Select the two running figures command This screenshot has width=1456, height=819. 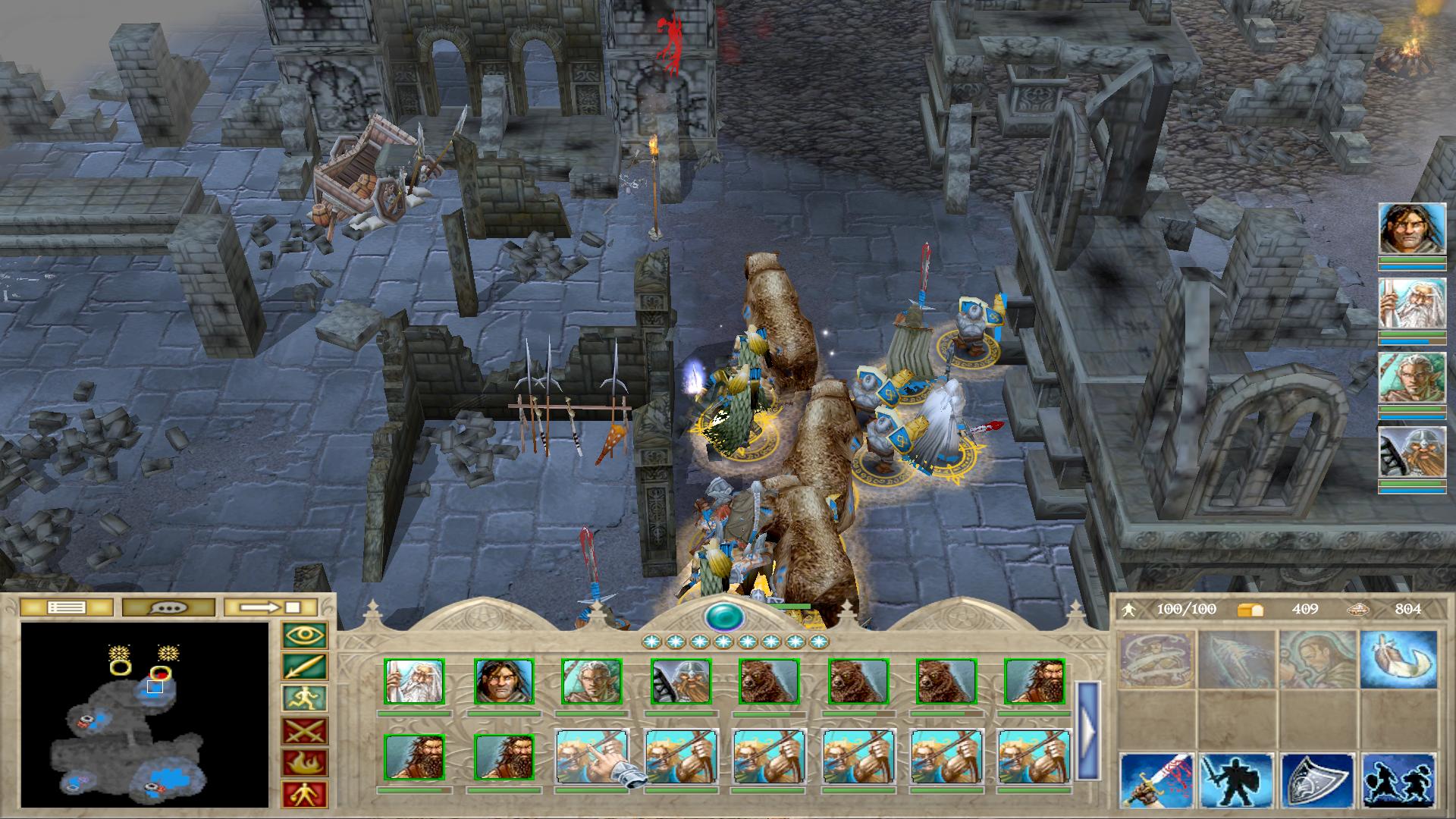[1398, 780]
